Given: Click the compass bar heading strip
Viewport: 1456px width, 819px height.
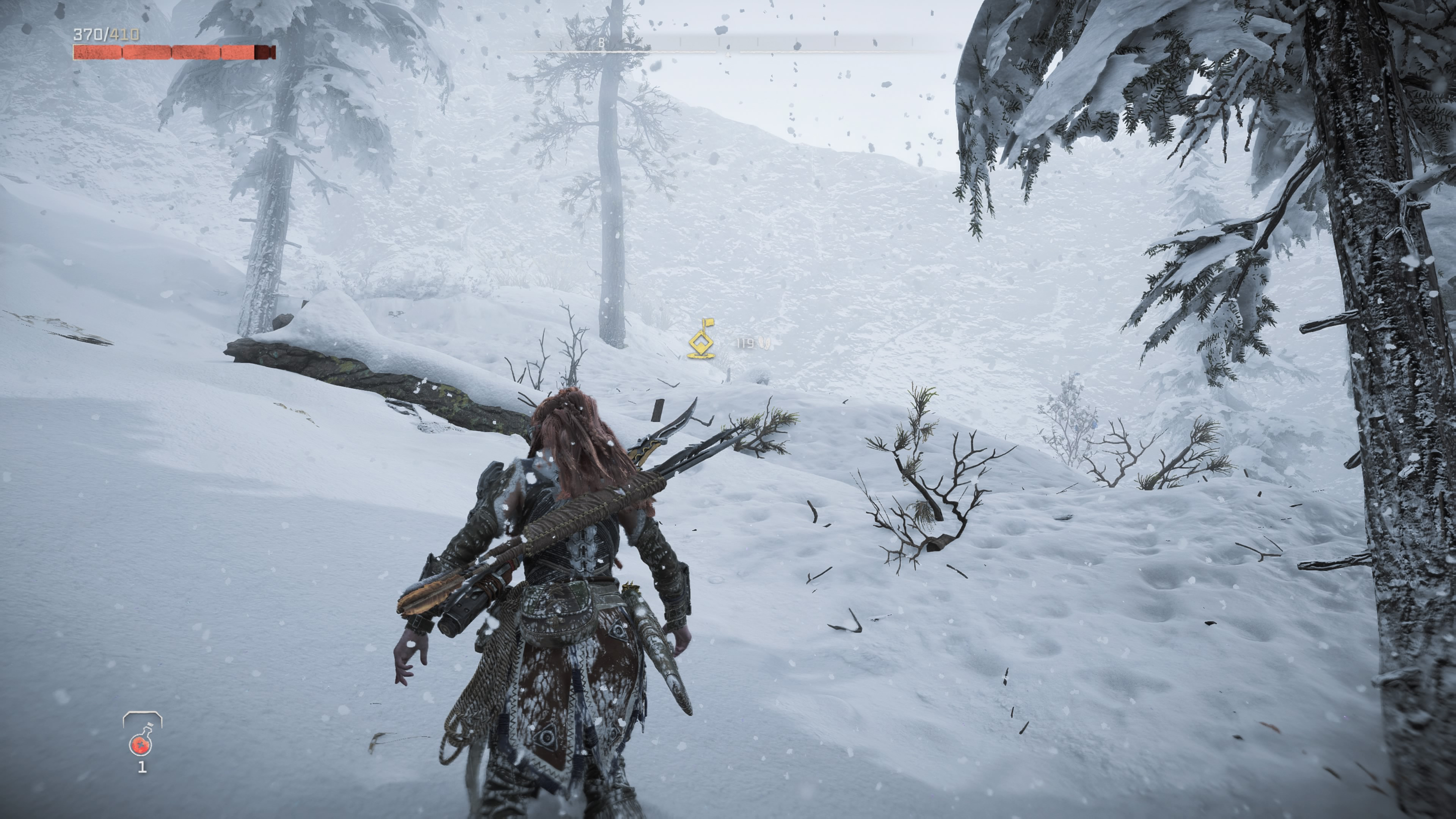Looking at the screenshot, I should (x=728, y=44).
